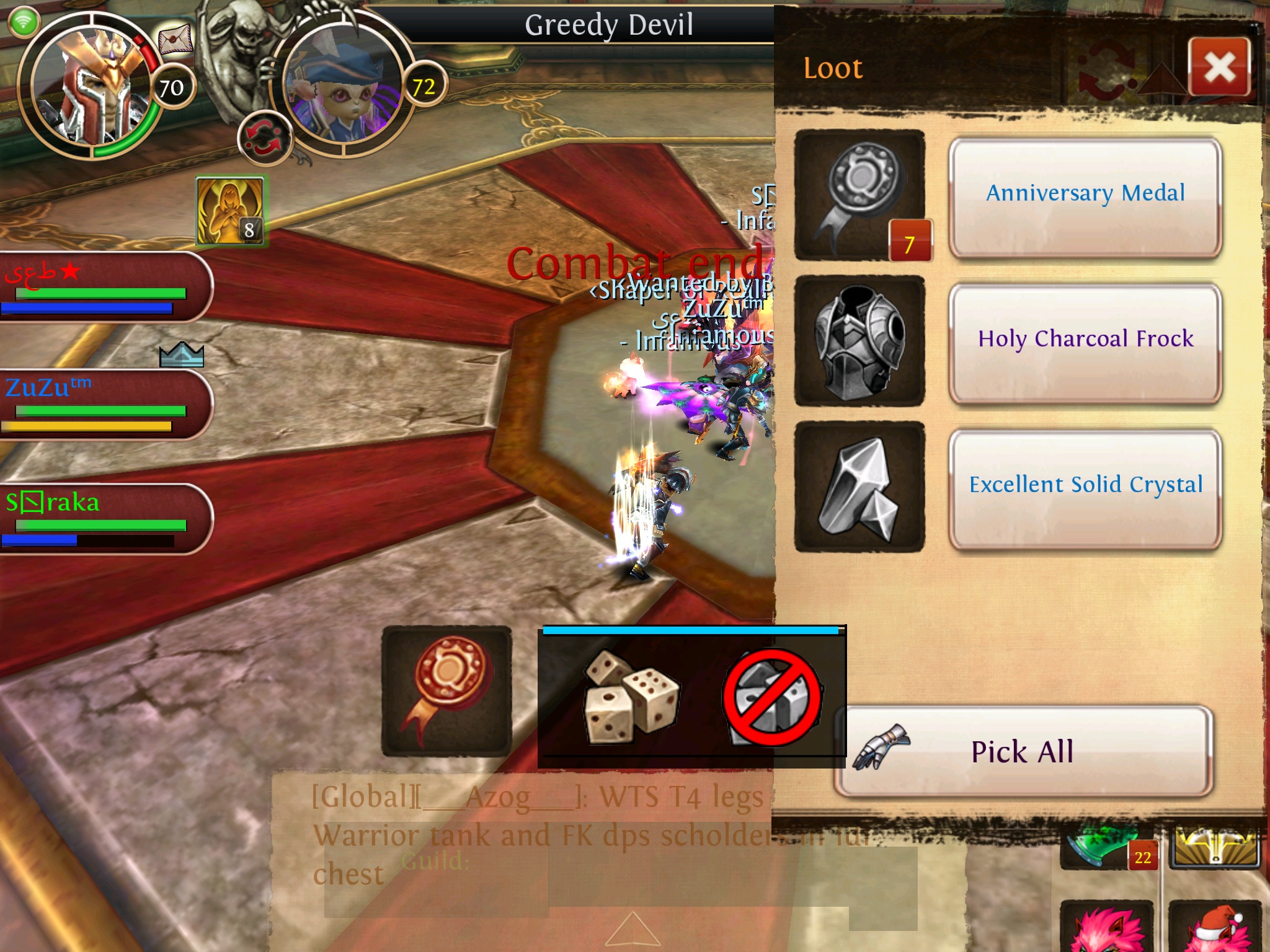Roll the dice for the loot
This screenshot has width=1270, height=952.
click(631, 695)
